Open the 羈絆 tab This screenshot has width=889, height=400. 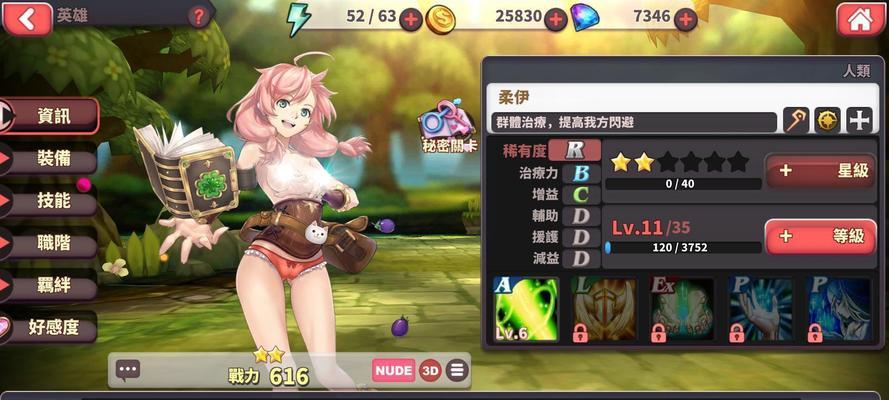52,285
